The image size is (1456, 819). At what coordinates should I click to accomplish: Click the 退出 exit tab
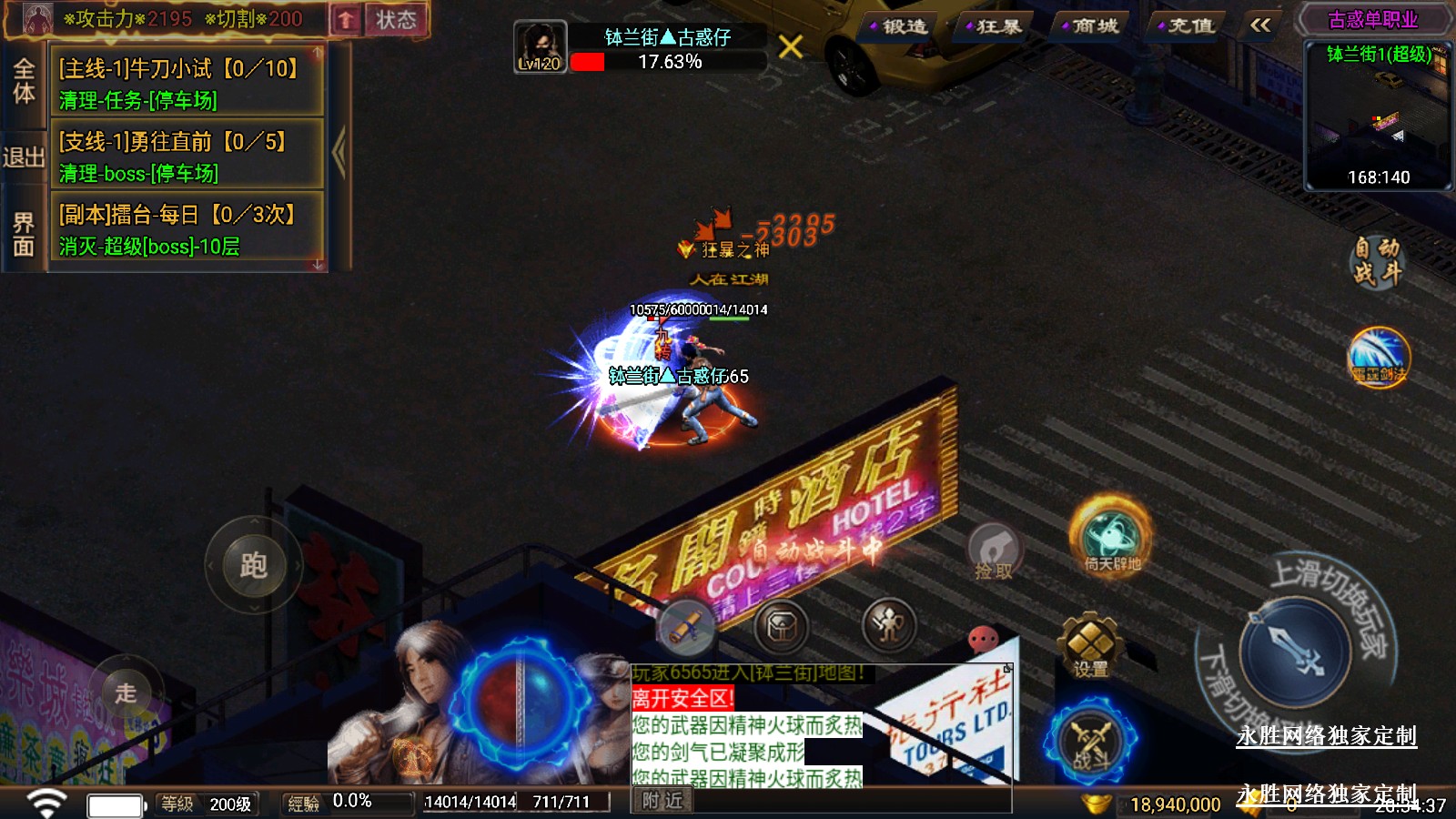pyautogui.click(x=24, y=157)
